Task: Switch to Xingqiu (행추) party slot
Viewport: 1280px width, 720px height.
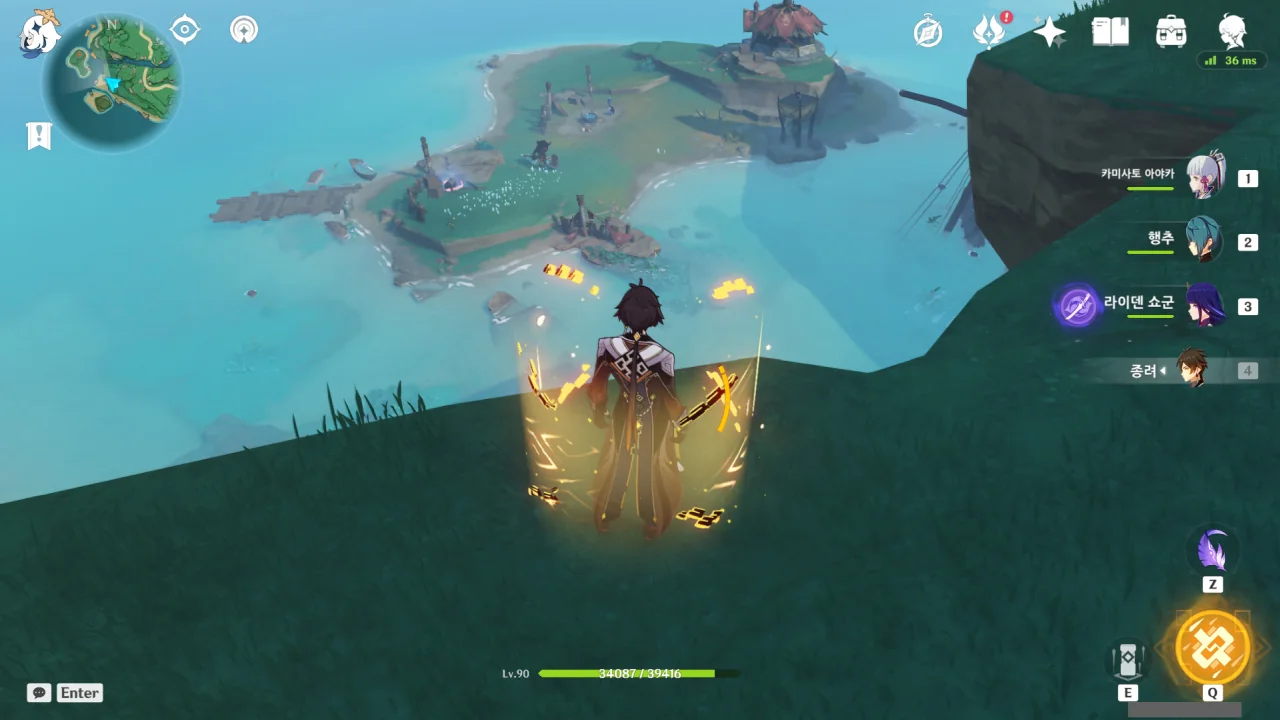Action: point(1203,241)
